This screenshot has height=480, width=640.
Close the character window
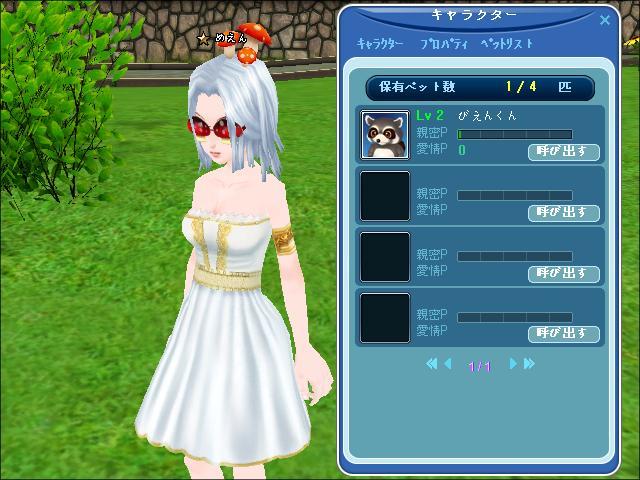tap(605, 19)
